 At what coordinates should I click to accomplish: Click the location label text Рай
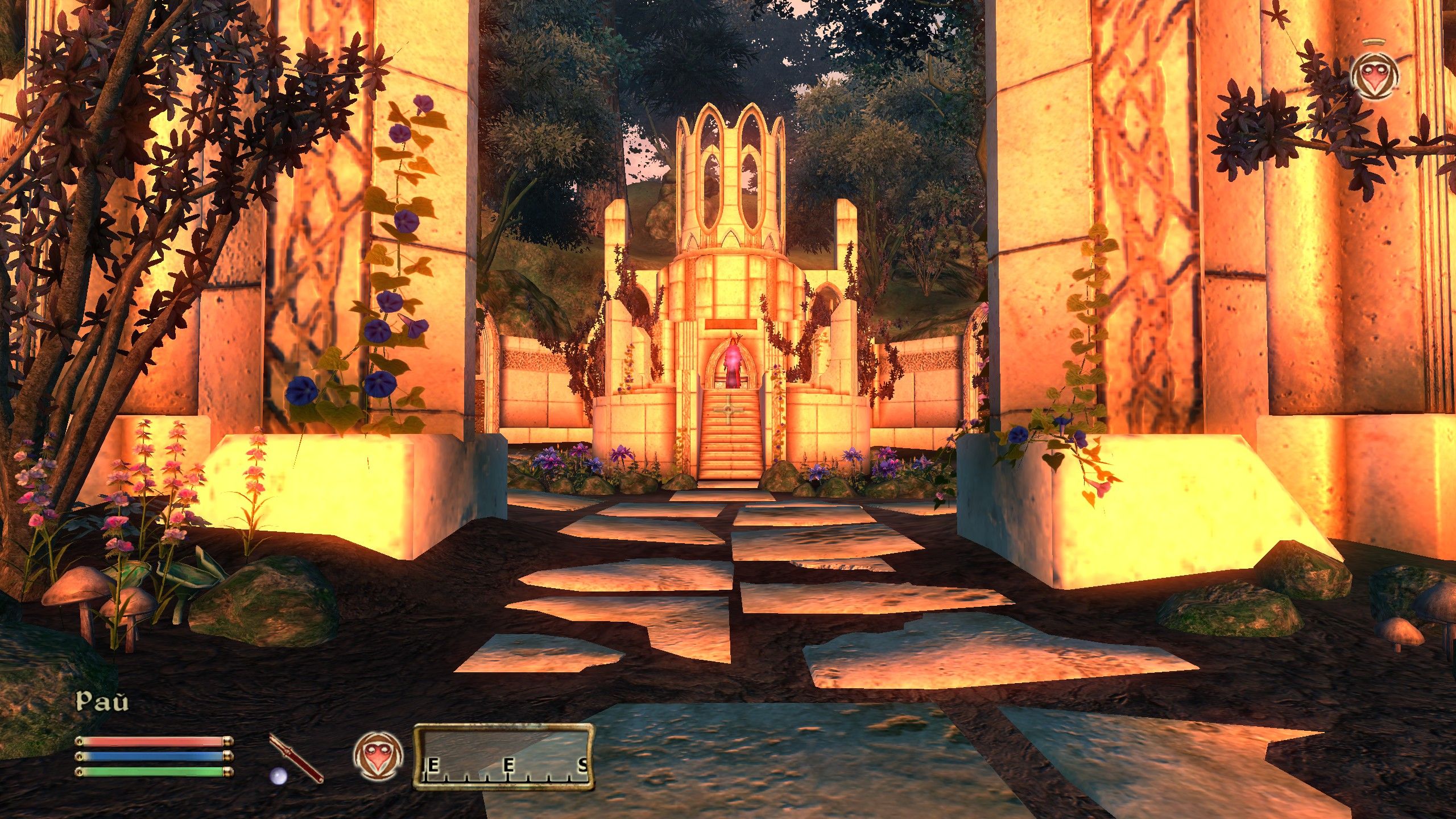click(x=101, y=701)
